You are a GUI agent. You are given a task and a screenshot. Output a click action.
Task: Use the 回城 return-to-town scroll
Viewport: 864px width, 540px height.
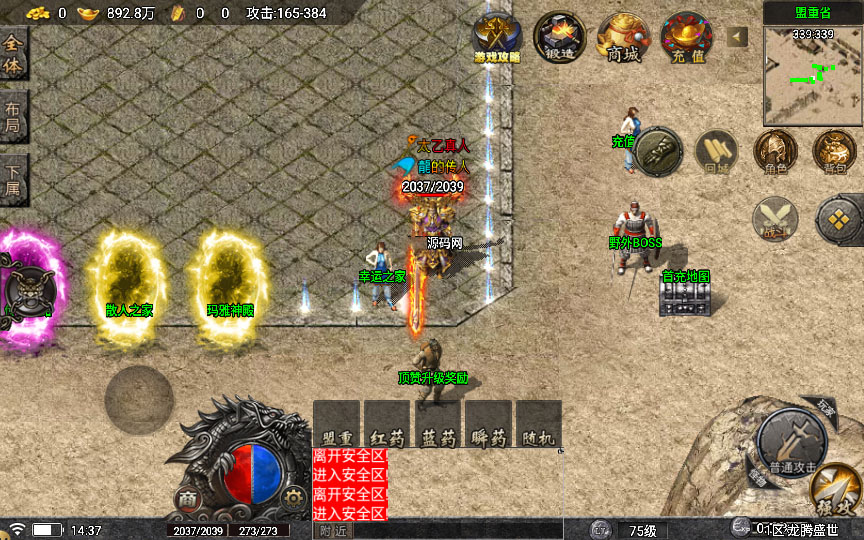click(716, 151)
